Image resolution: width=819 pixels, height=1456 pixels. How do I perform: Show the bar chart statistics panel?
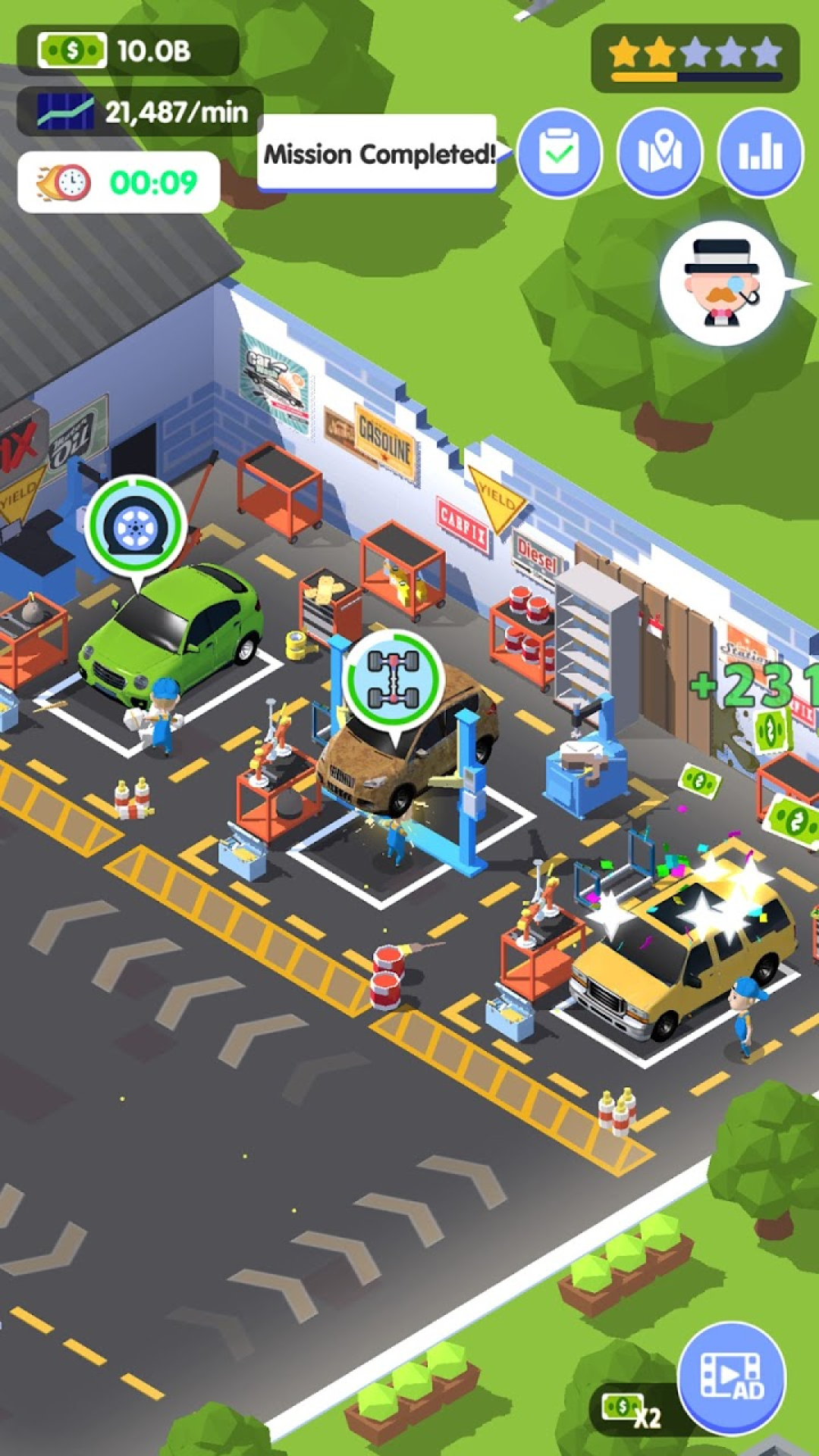point(760,152)
